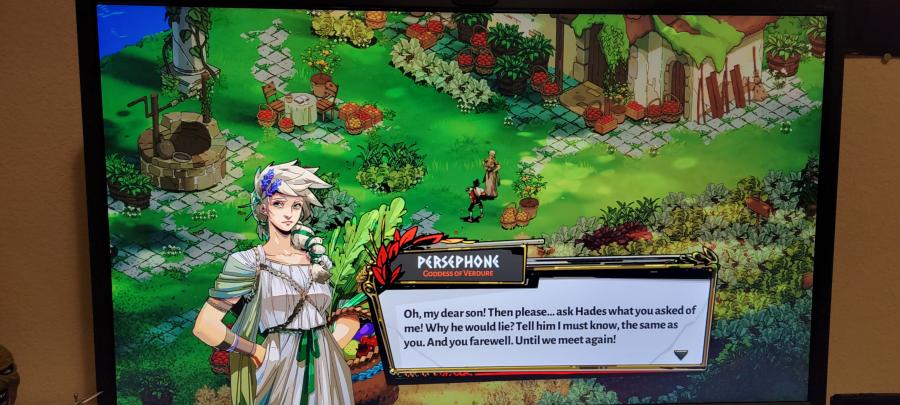Viewport: 900px width, 405px height.
Task: Advance dialogue with the down arrow
Action: coord(680,354)
